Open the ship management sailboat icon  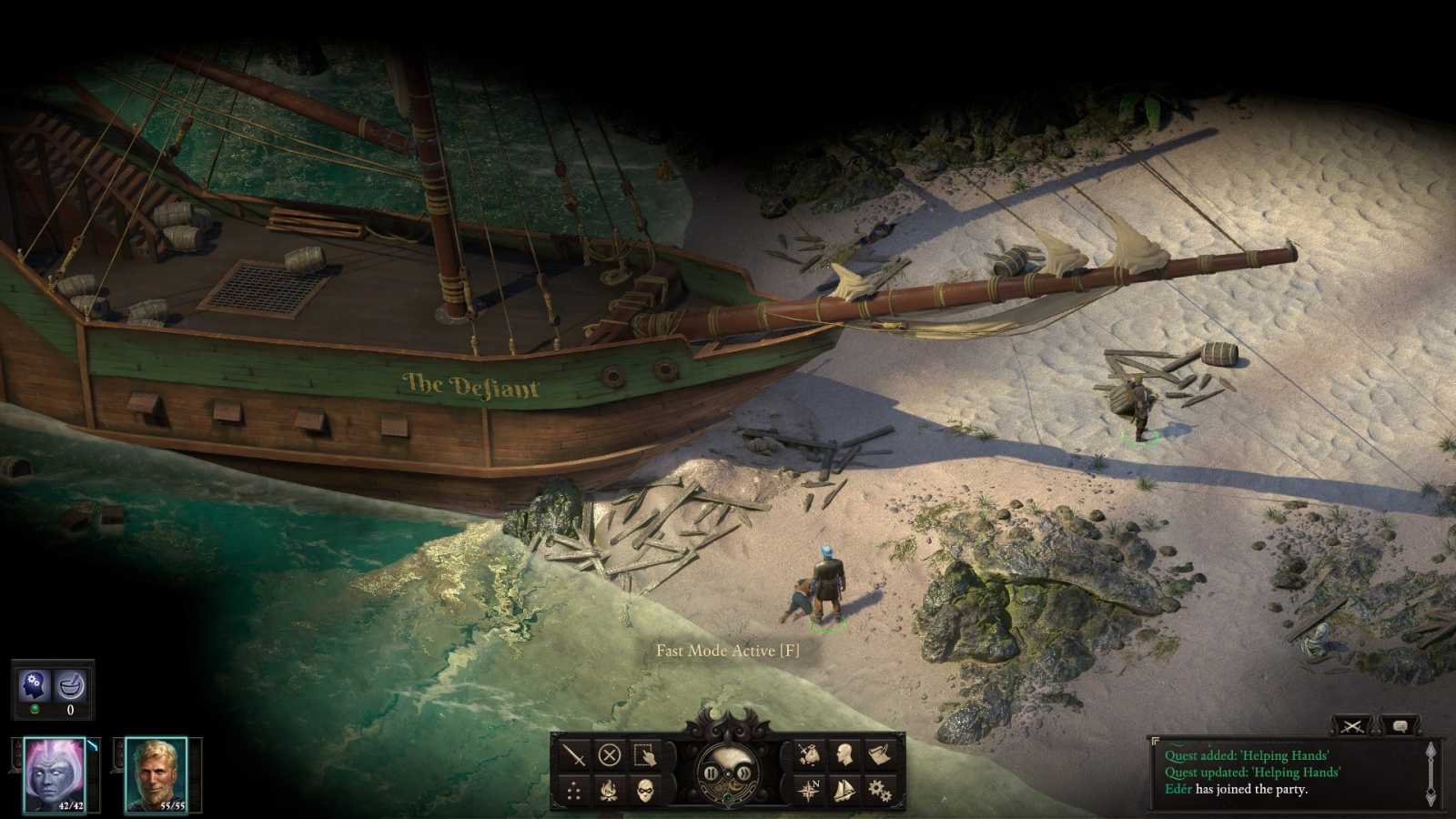pos(844,790)
